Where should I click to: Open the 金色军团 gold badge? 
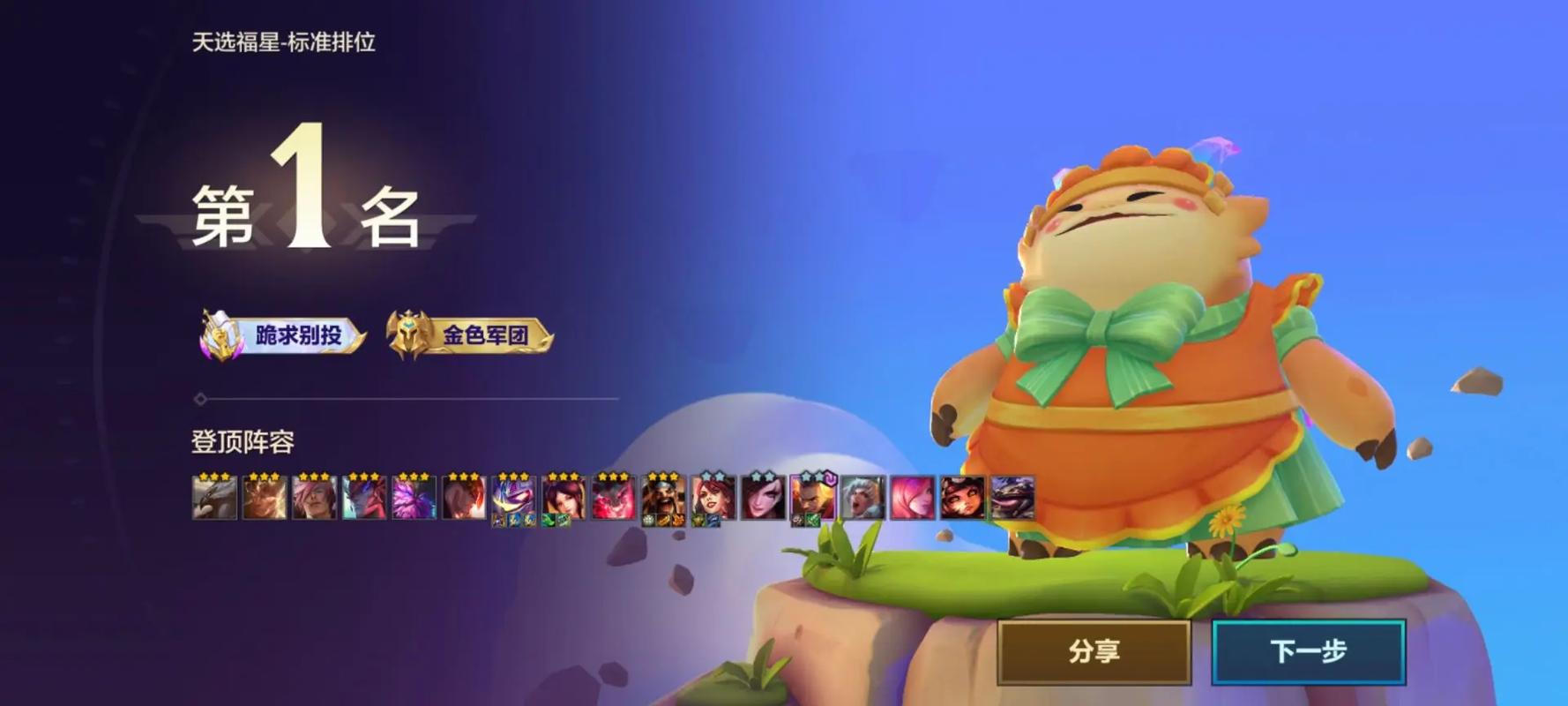tap(470, 335)
